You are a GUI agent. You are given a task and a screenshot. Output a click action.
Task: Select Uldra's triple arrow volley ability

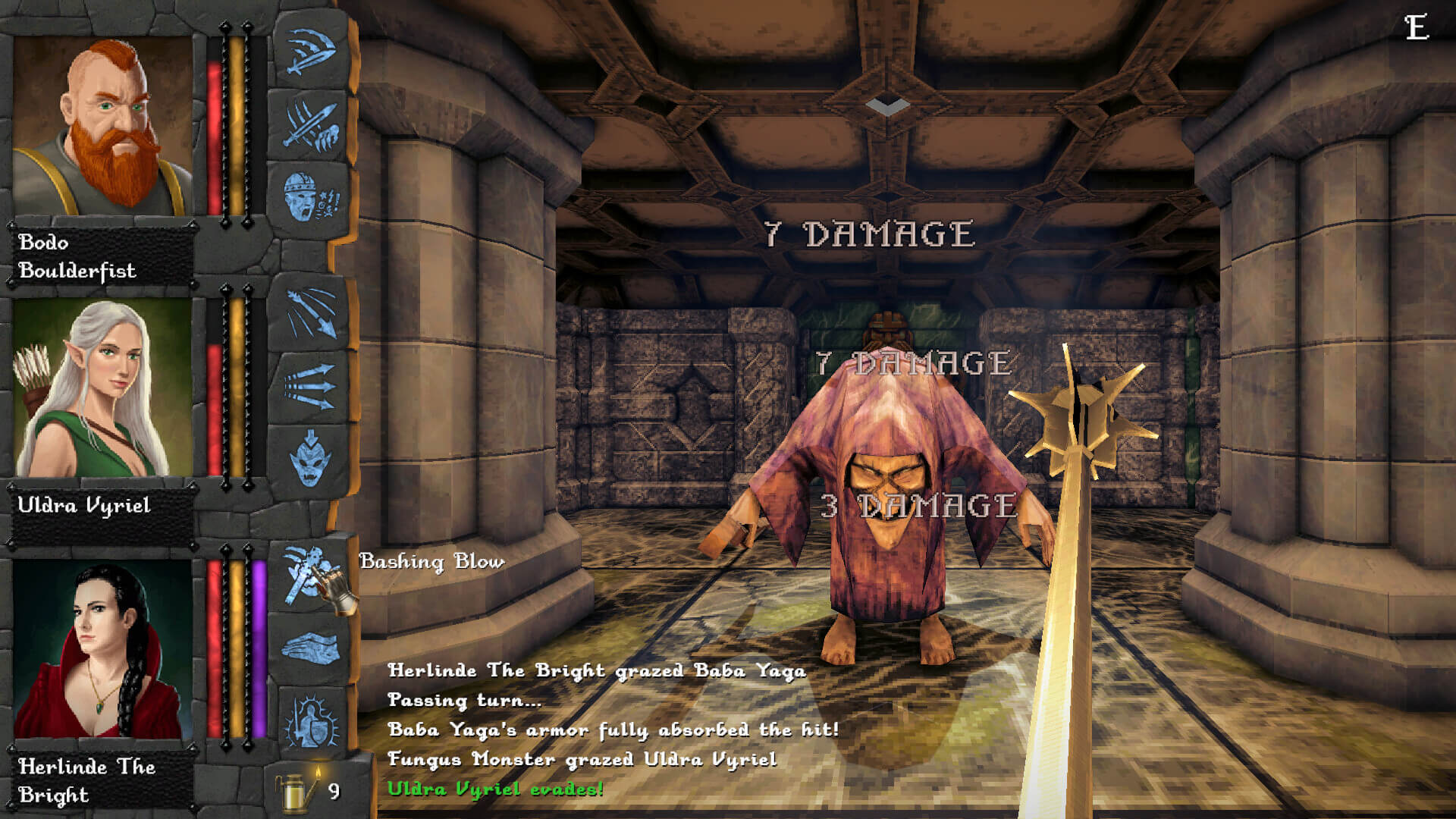[311, 386]
